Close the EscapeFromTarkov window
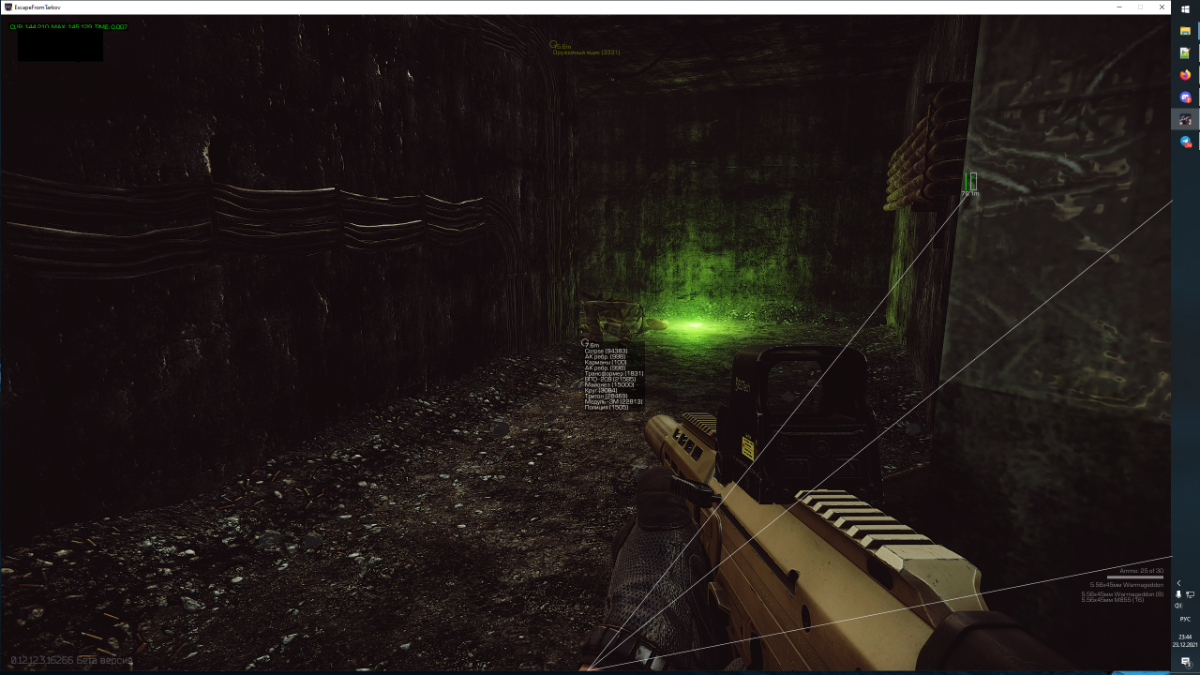Viewport: 1200px width, 675px height. pos(1161,7)
